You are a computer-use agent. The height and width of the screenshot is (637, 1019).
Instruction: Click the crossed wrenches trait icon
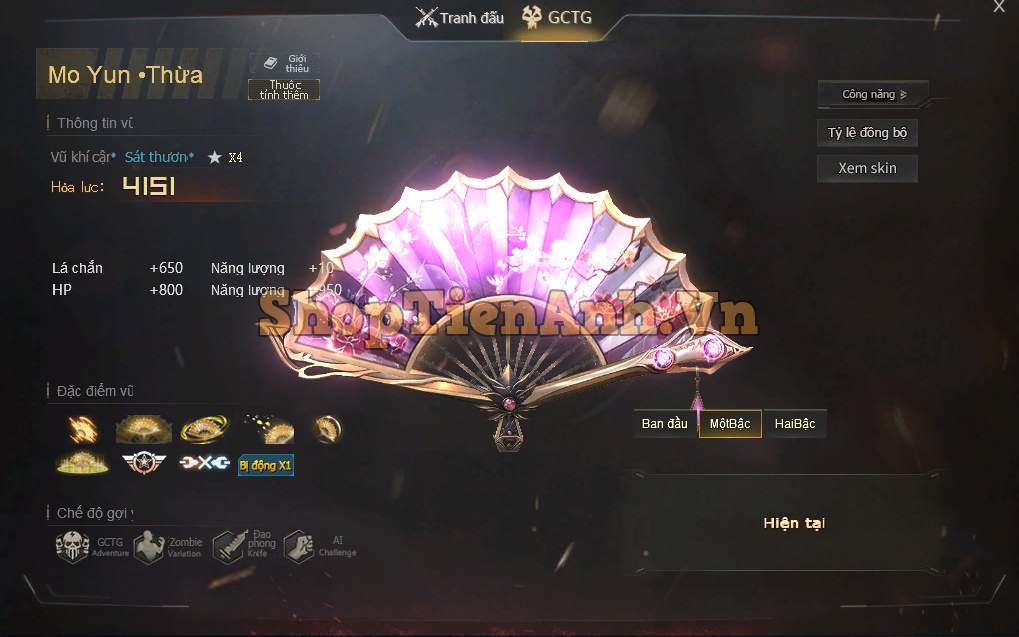click(204, 463)
